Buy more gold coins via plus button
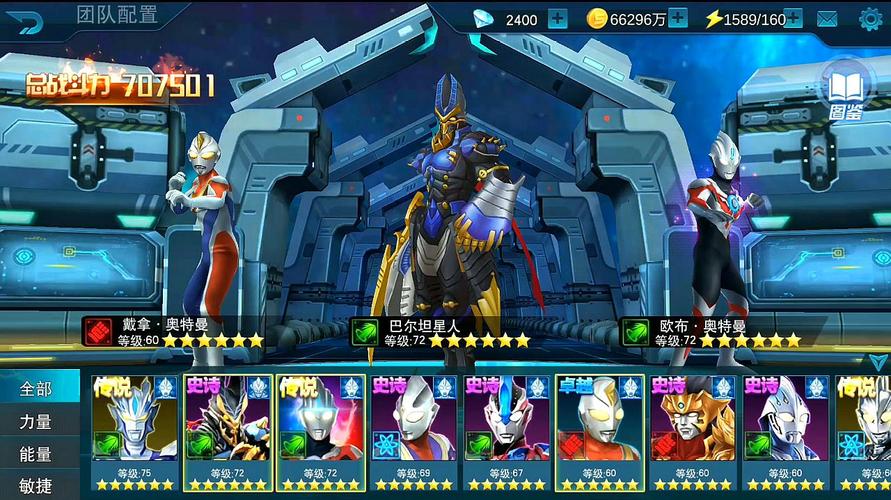 pyautogui.click(x=677, y=18)
